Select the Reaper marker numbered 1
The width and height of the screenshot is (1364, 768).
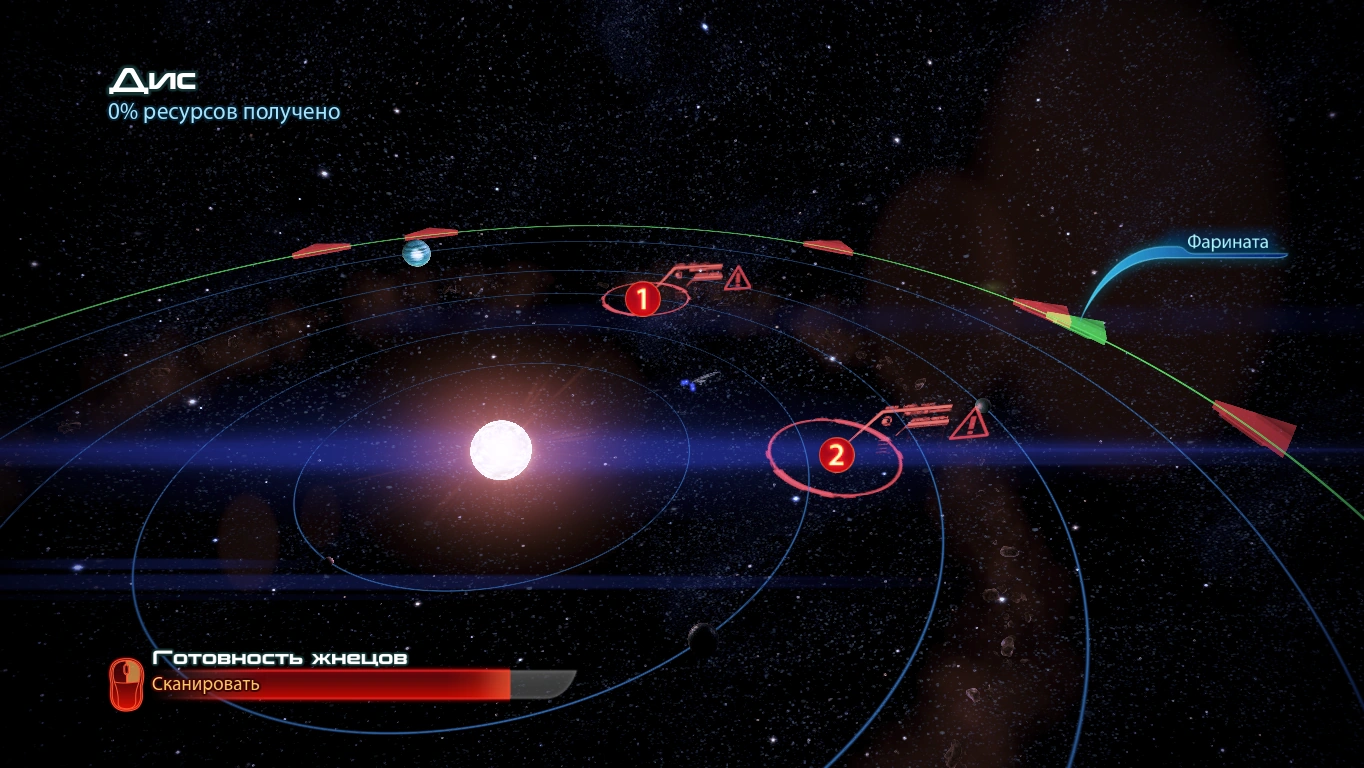pyautogui.click(x=642, y=298)
